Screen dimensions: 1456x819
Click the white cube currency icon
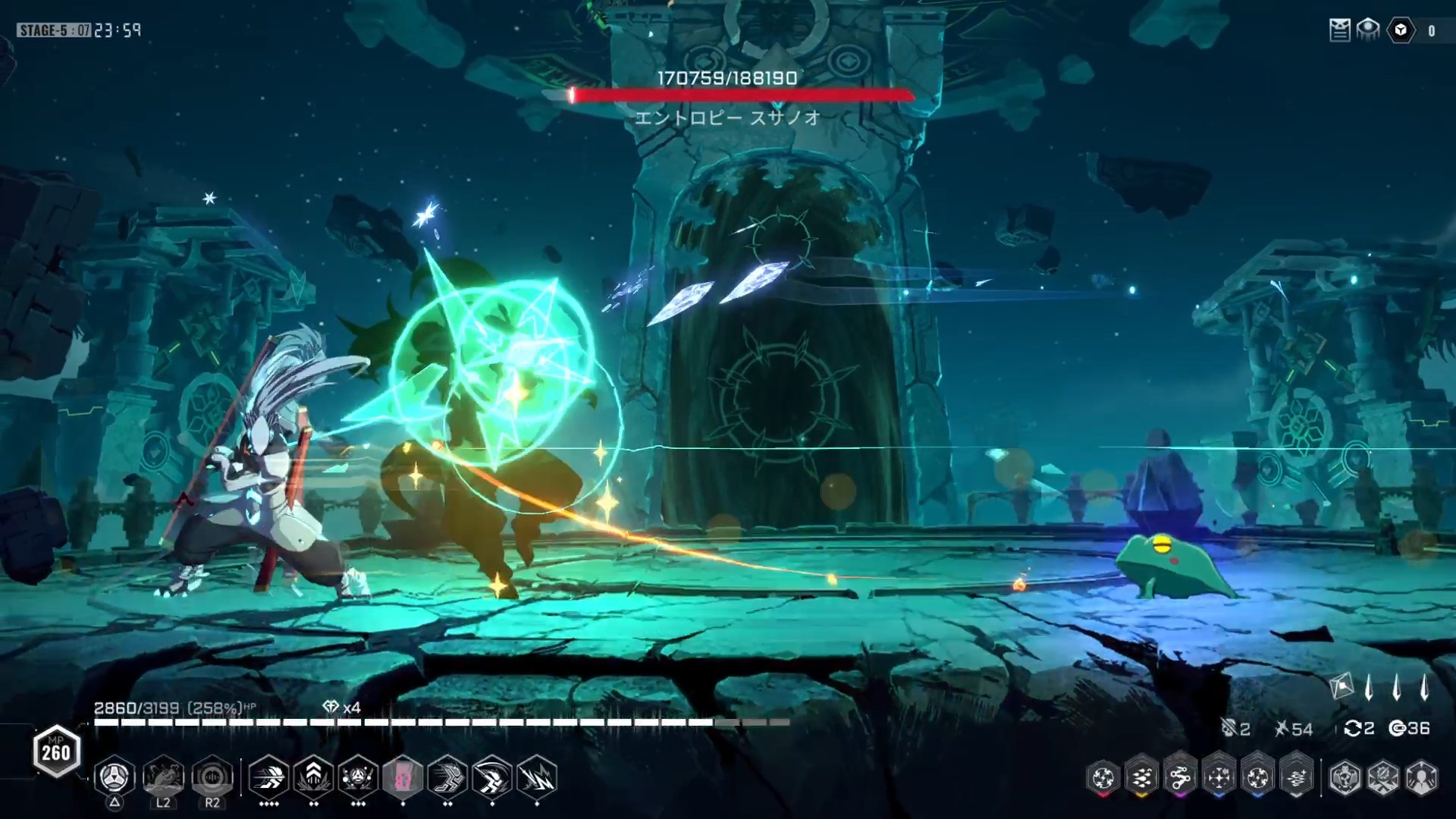pos(1401,30)
